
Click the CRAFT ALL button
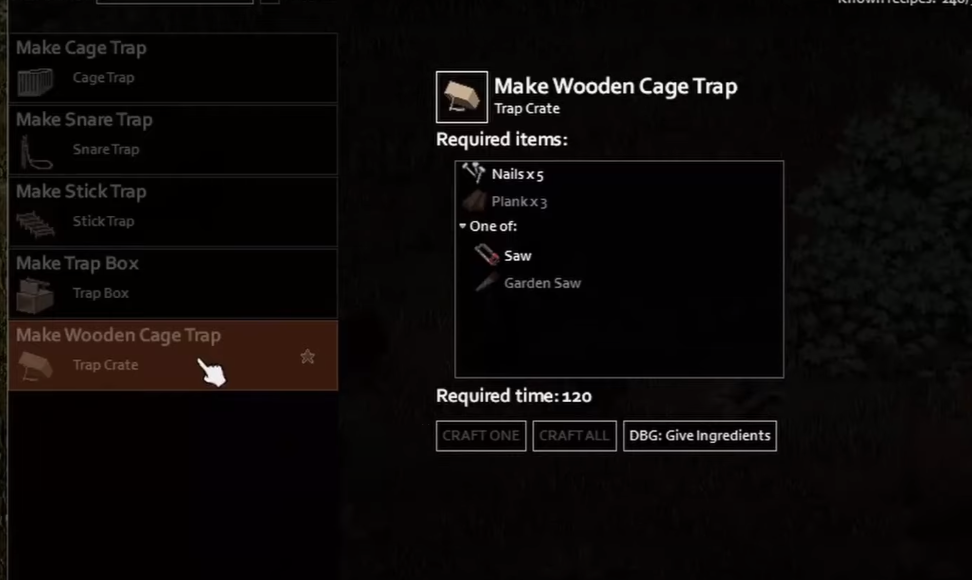(x=574, y=436)
